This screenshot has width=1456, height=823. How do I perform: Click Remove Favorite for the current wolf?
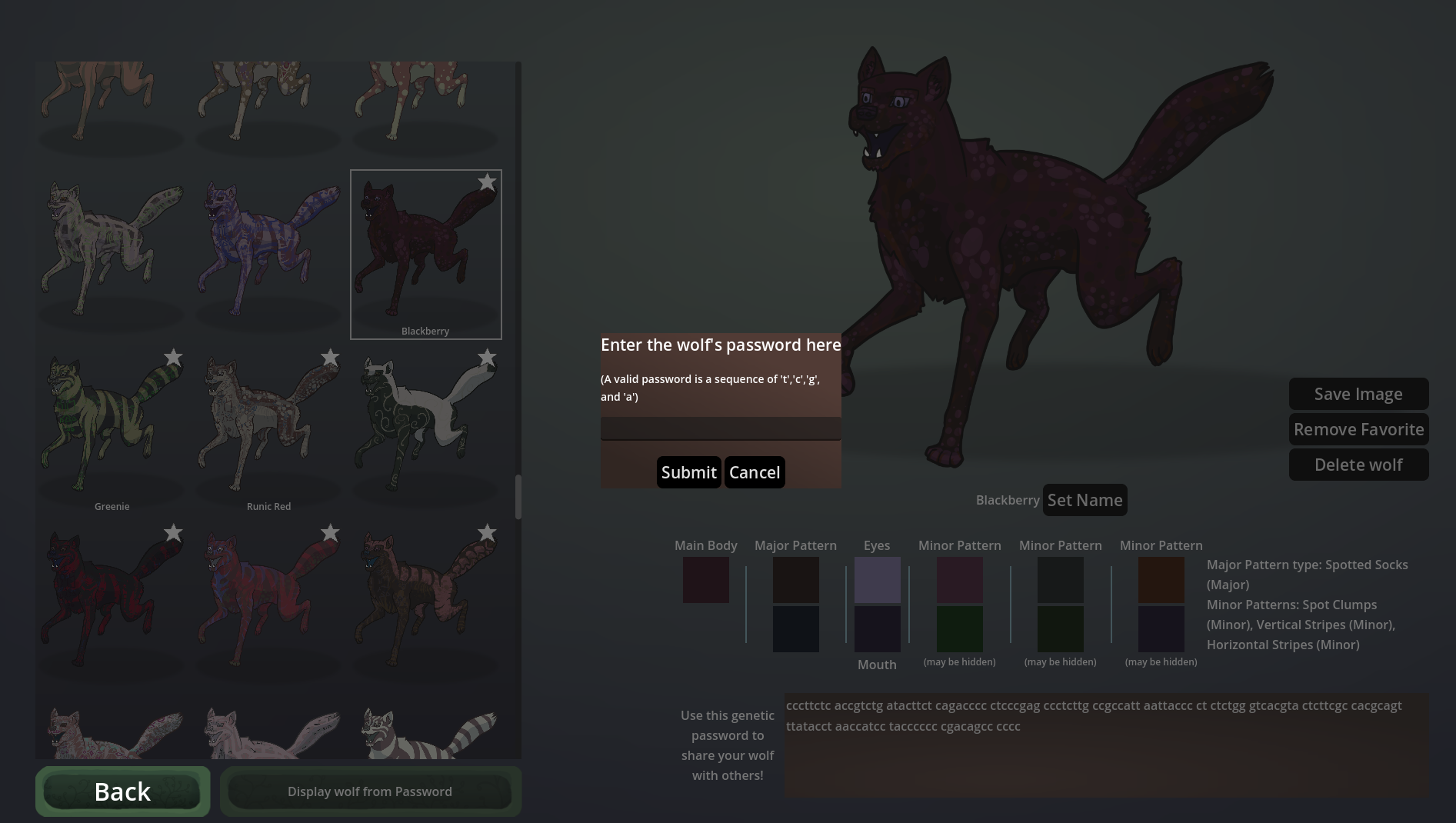1358,429
